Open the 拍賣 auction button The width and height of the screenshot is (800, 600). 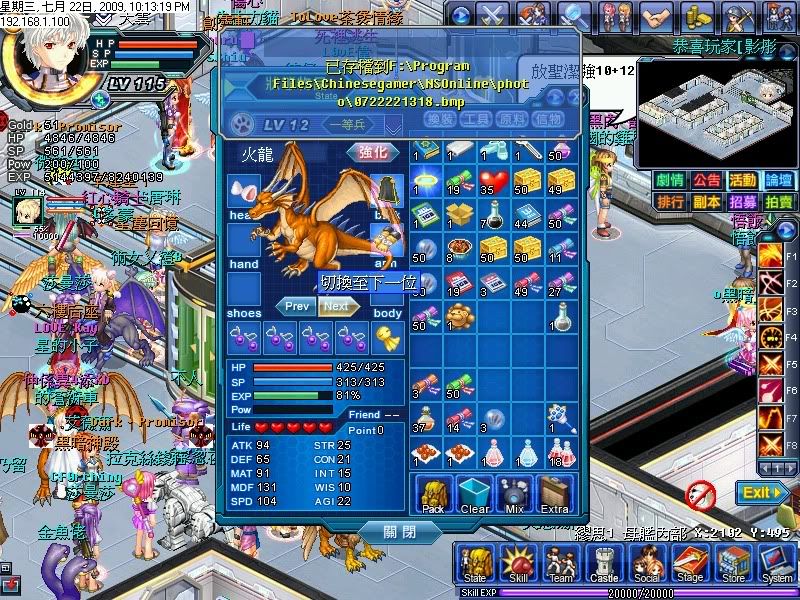[778, 201]
